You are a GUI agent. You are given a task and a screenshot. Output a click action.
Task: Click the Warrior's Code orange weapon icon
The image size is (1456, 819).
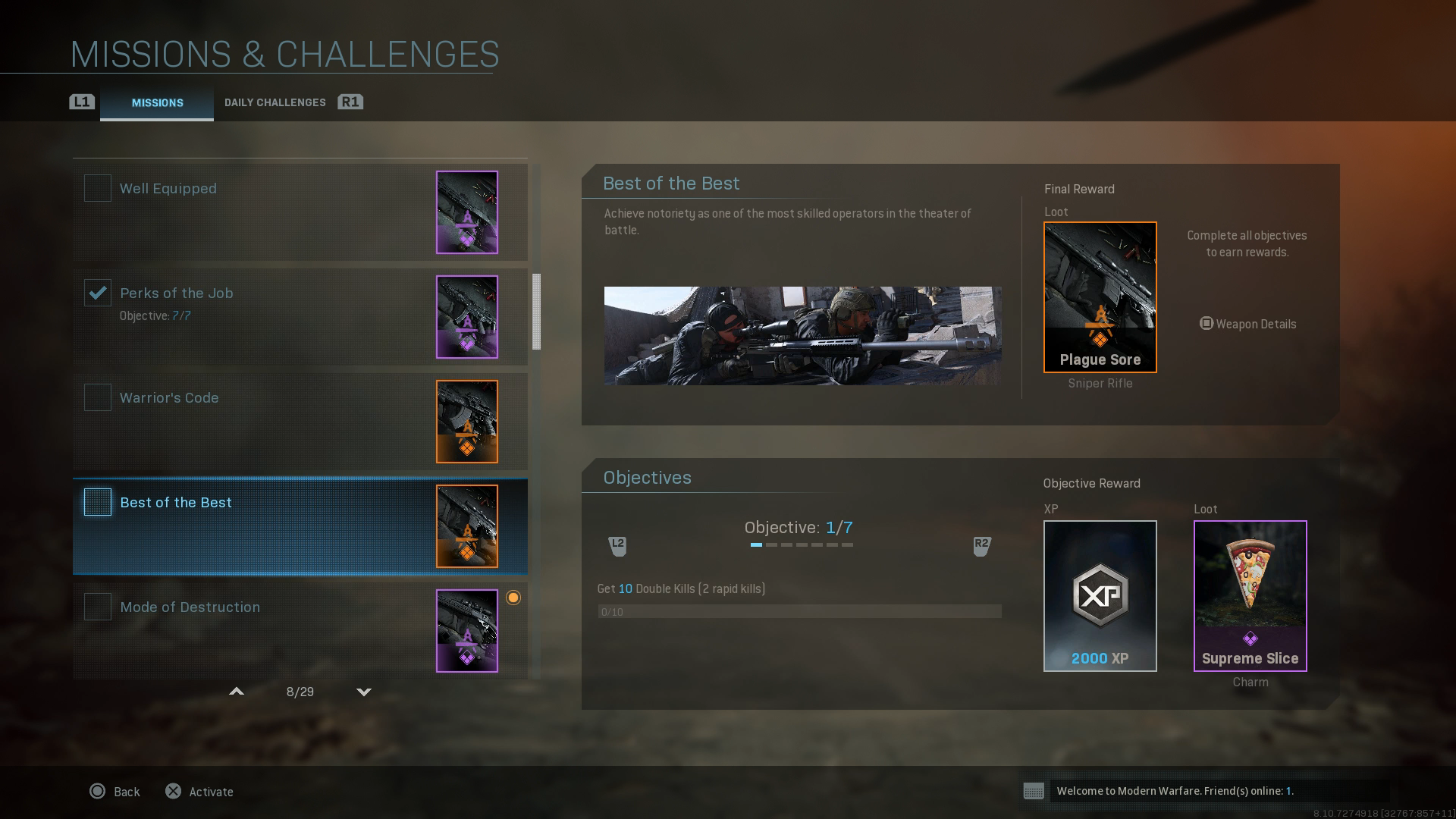coord(466,422)
